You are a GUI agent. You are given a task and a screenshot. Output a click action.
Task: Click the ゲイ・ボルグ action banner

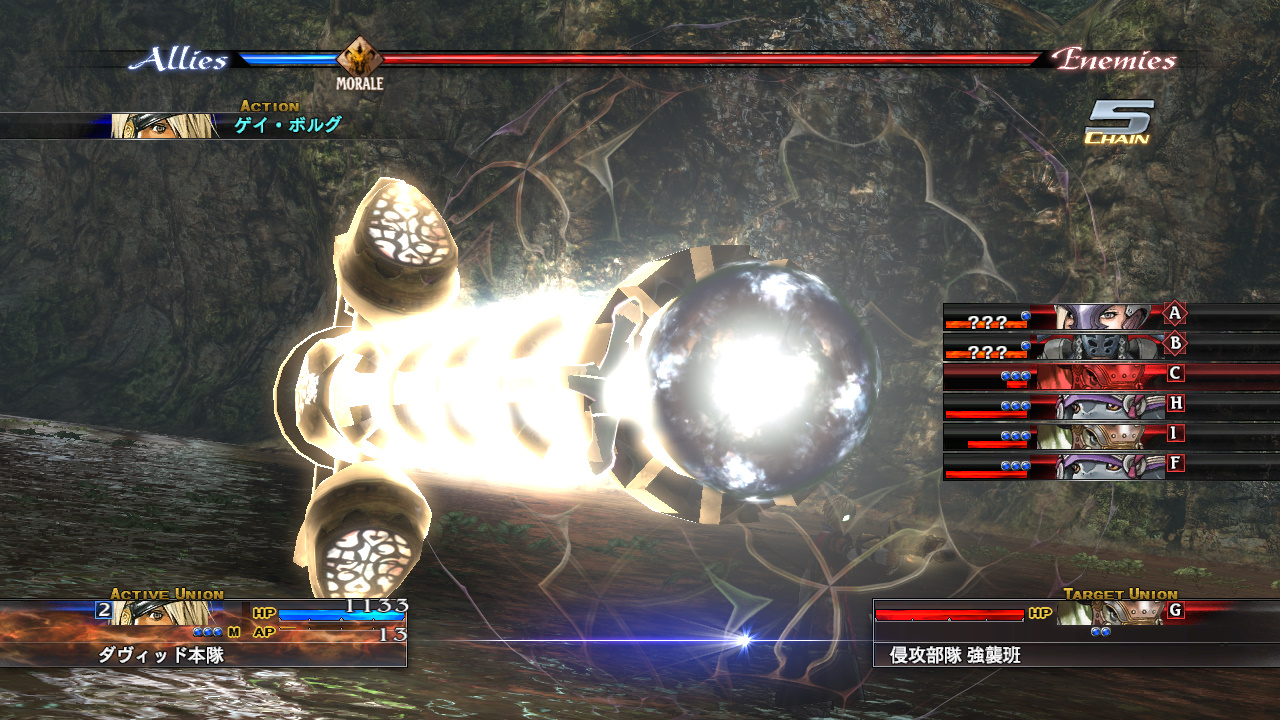tap(288, 126)
